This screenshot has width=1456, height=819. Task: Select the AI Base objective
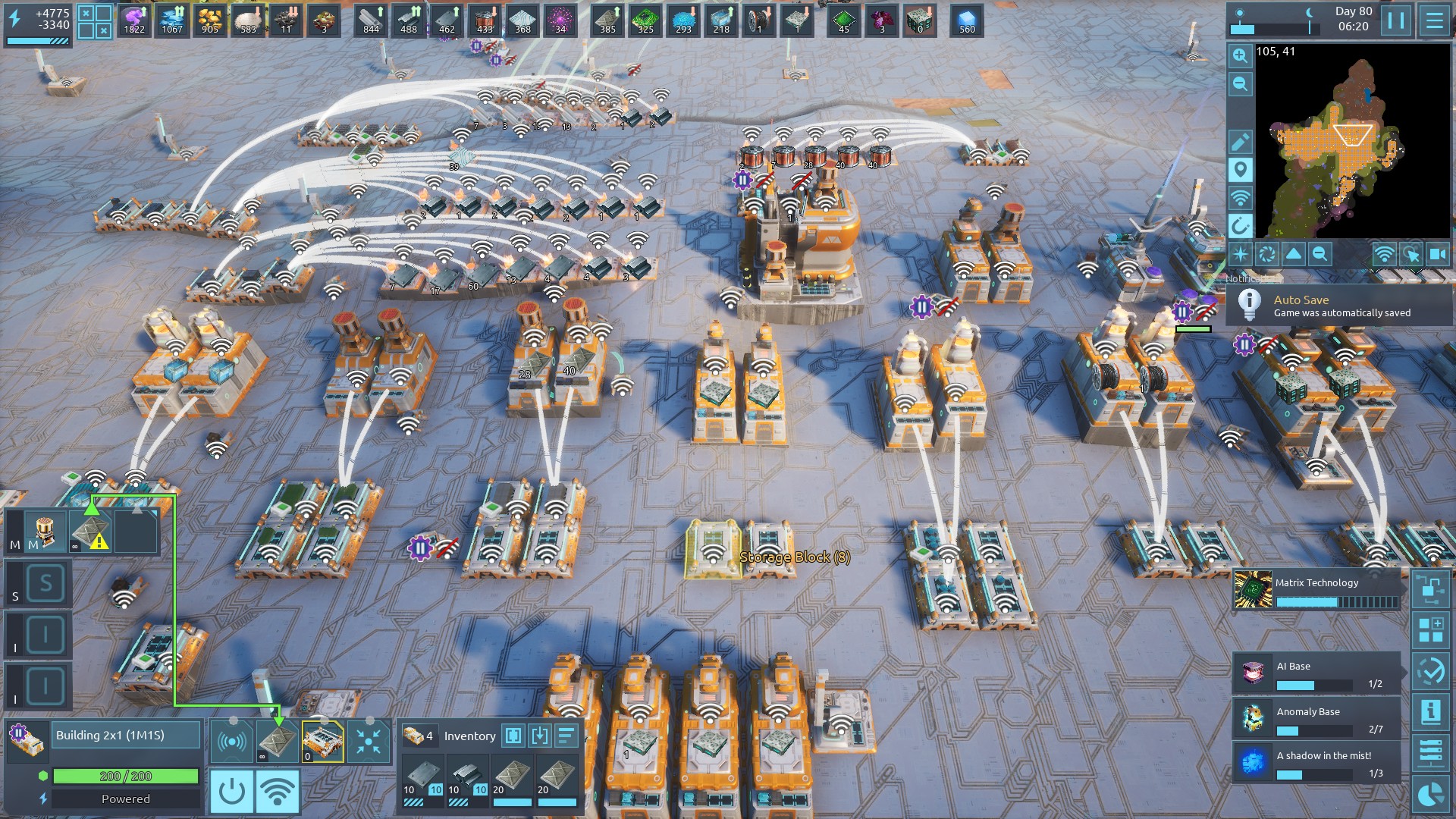point(1316,673)
